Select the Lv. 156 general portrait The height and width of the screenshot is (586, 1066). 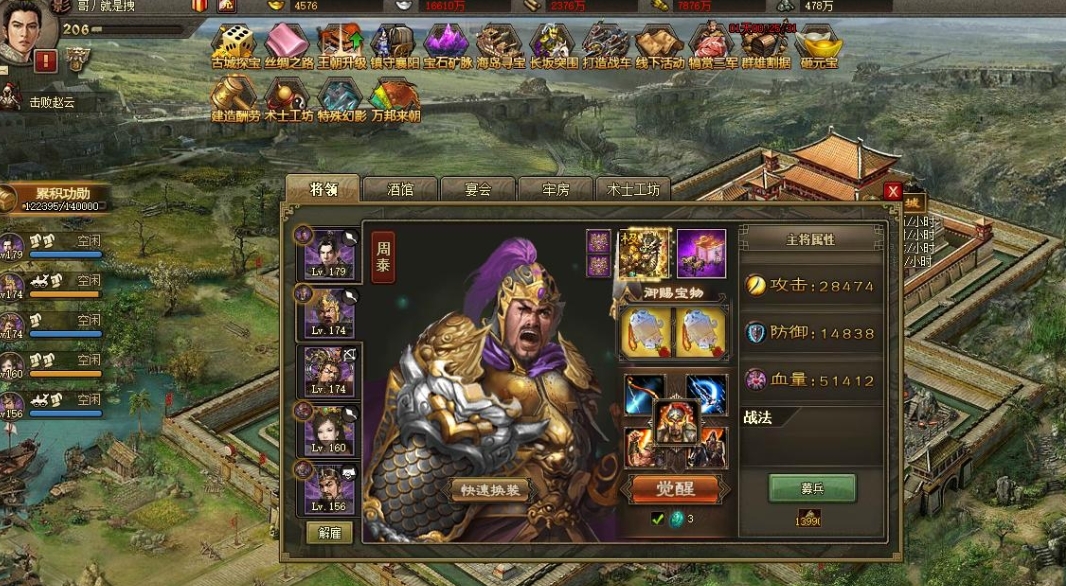point(329,487)
